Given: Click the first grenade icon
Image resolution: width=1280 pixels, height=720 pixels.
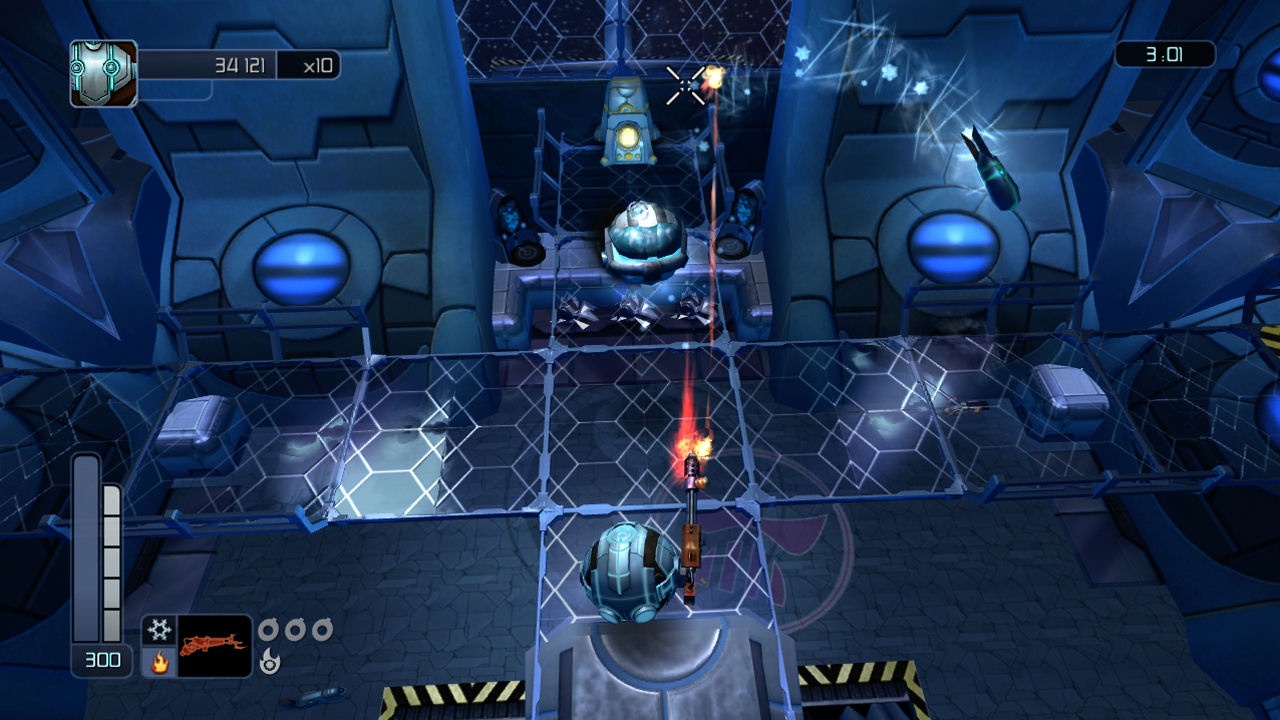Looking at the screenshot, I should [268, 631].
